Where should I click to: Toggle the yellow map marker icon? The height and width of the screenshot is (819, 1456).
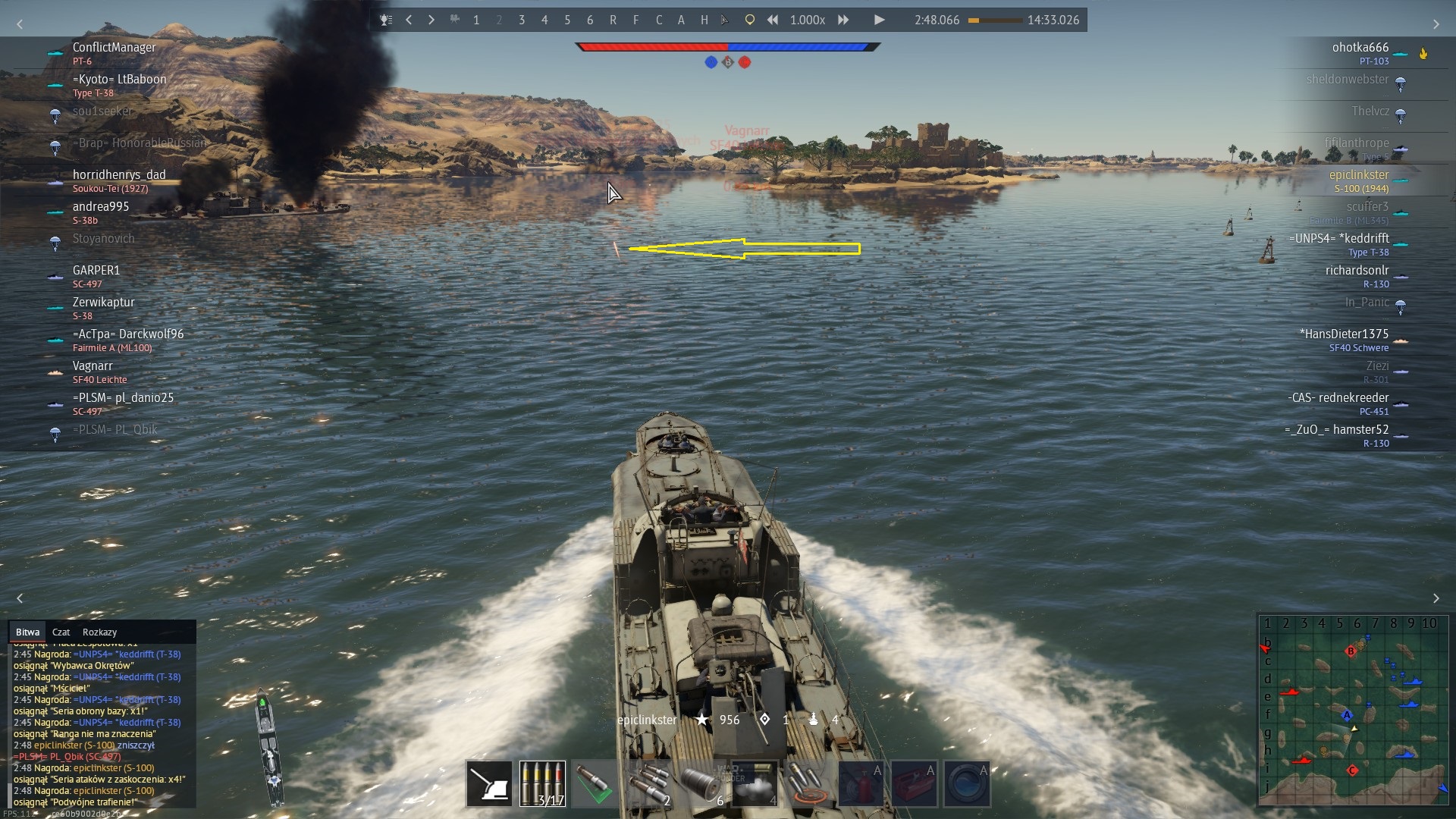click(x=749, y=20)
